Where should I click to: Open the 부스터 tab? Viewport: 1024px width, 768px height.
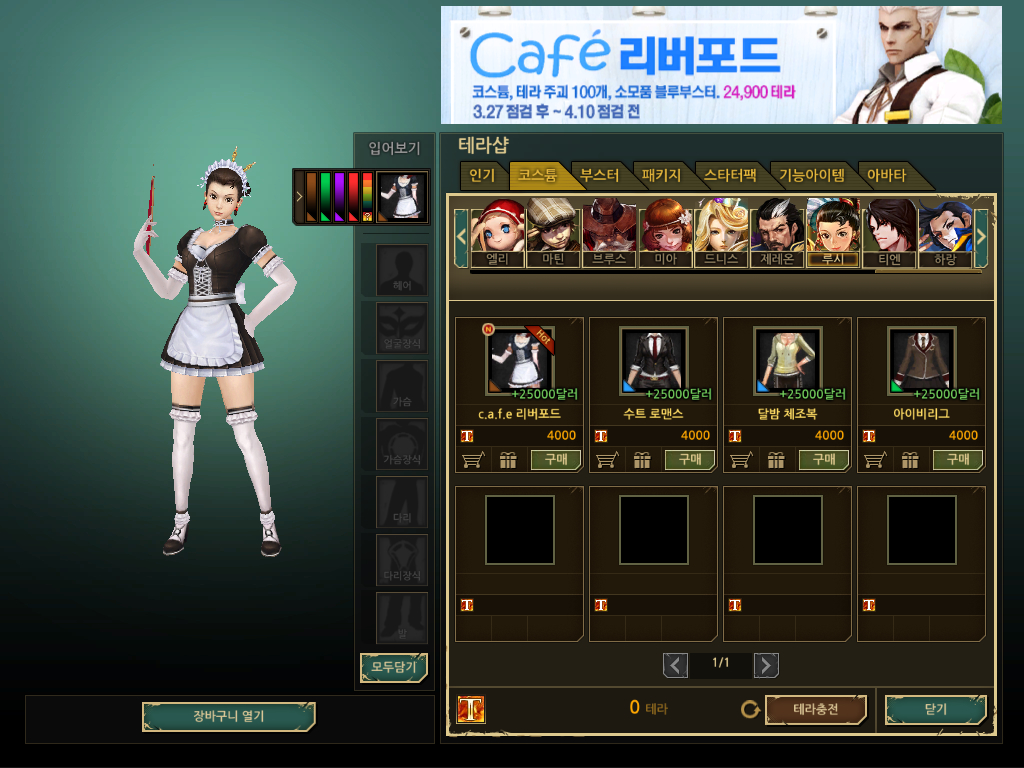(600, 176)
